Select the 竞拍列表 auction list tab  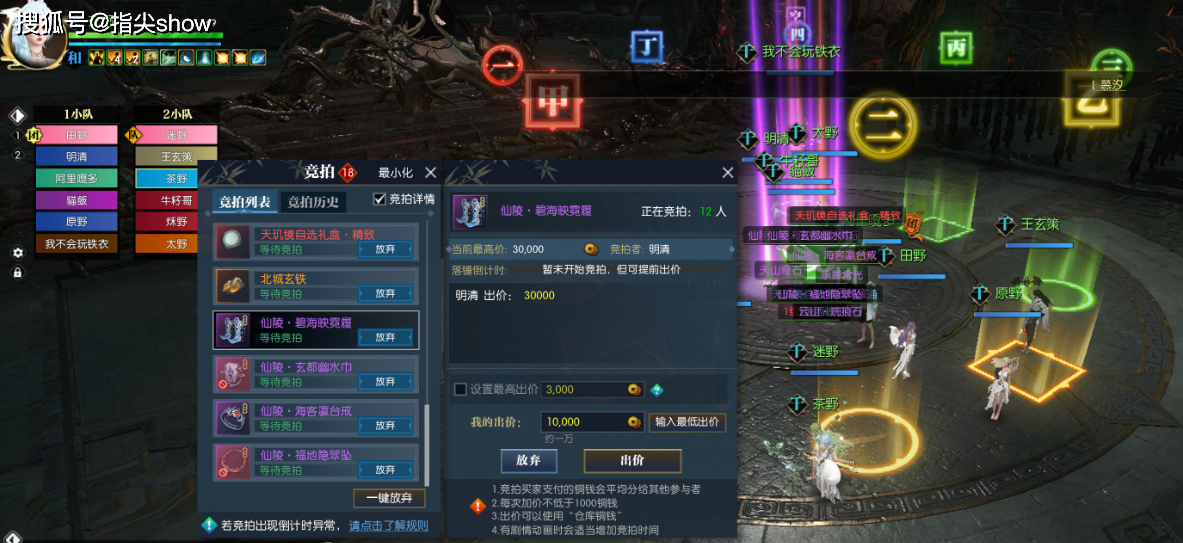(x=244, y=203)
